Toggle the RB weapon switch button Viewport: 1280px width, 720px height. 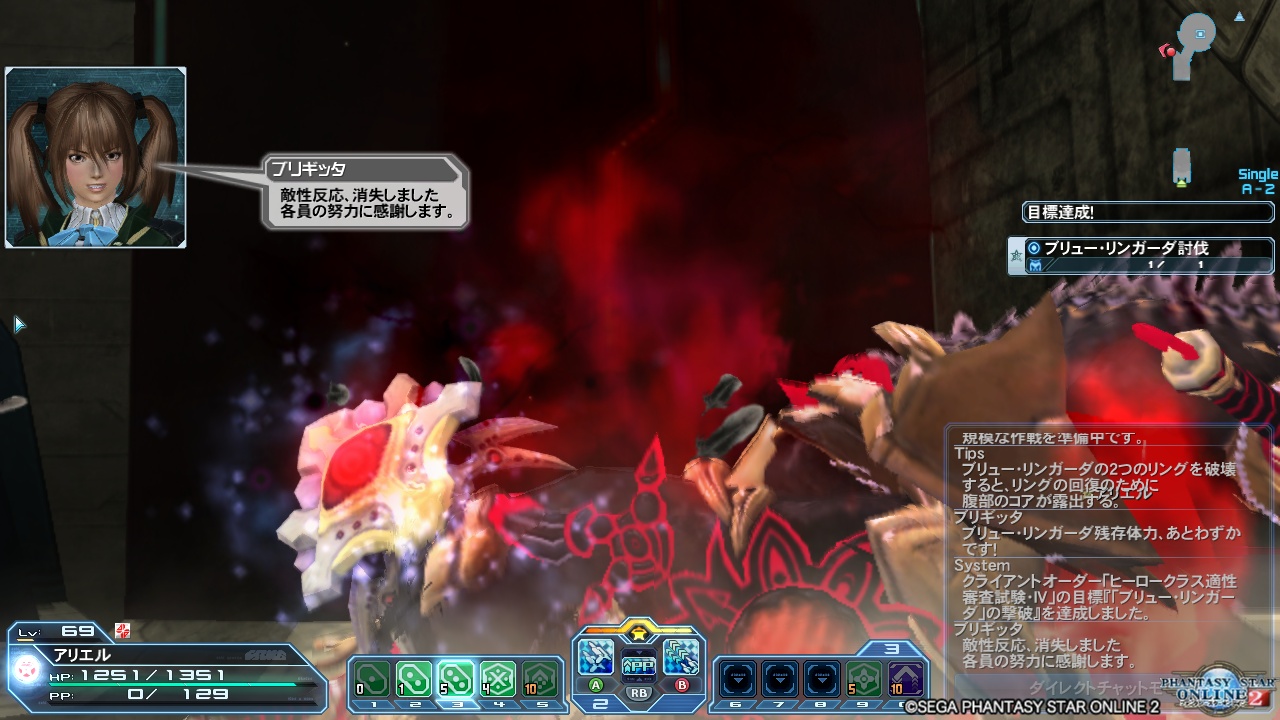tap(639, 691)
